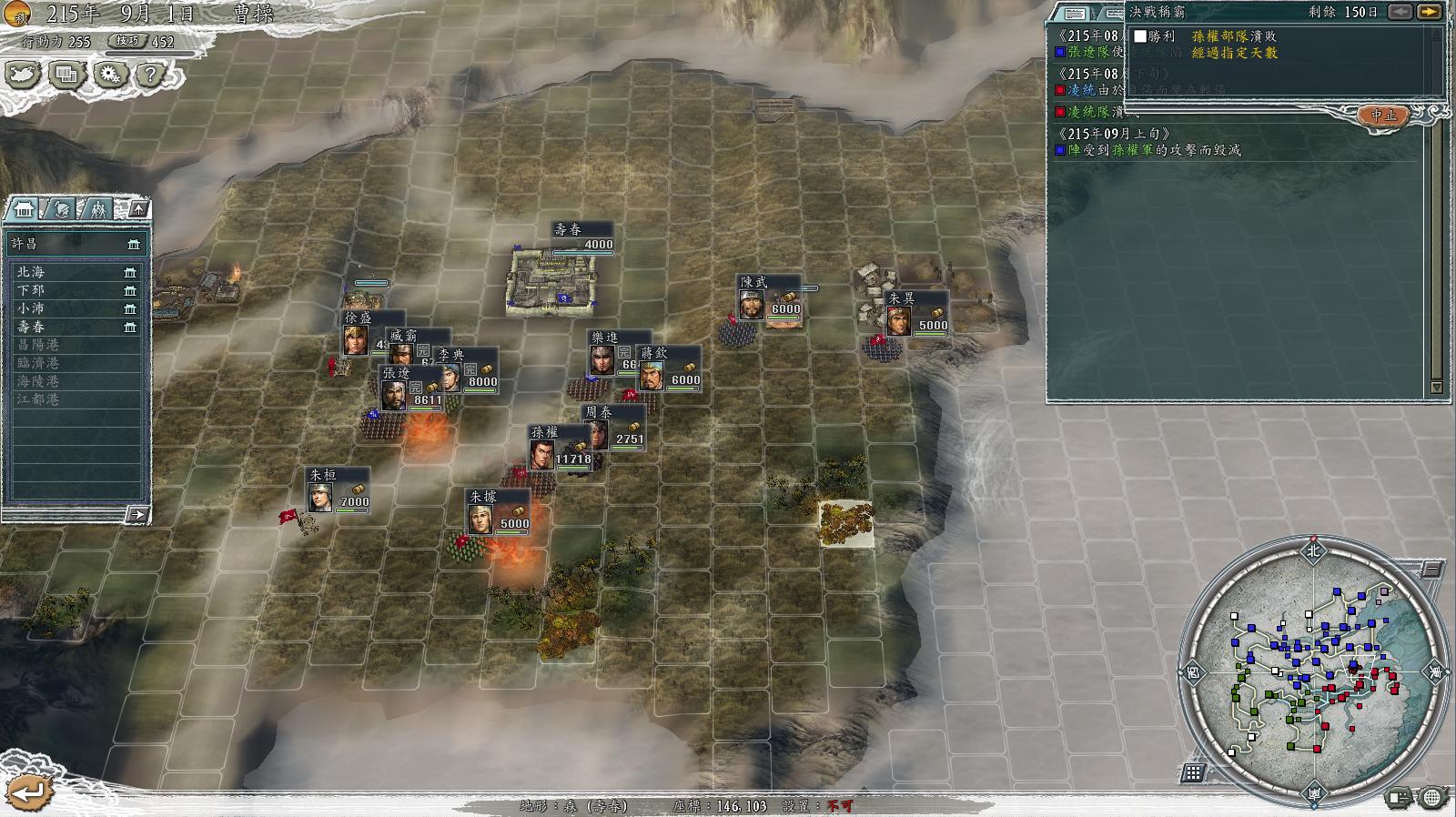Switch to the city list tab
The image size is (1456, 817).
click(x=23, y=210)
